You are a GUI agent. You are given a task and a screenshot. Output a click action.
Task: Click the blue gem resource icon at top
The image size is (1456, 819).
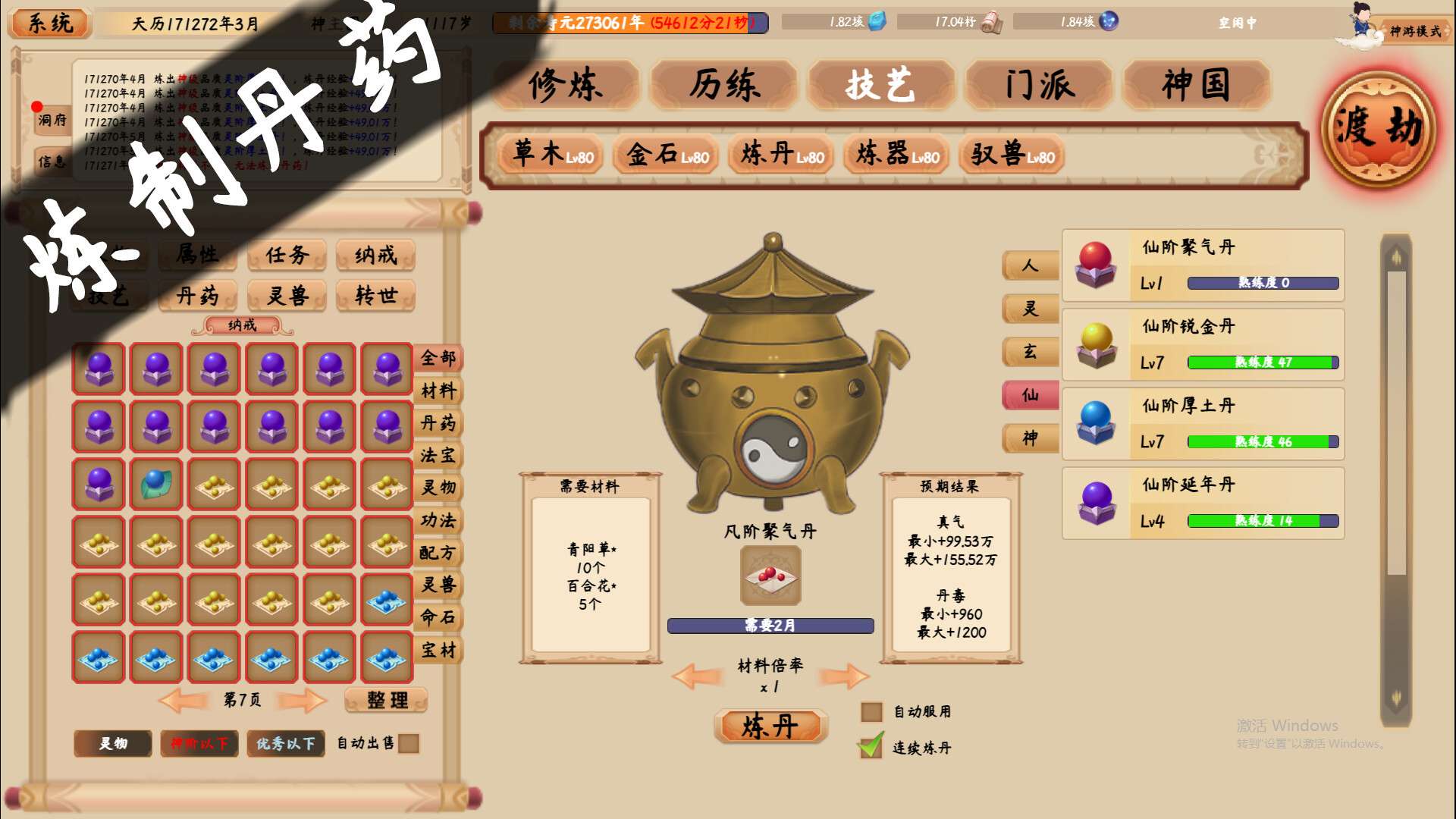tap(876, 22)
